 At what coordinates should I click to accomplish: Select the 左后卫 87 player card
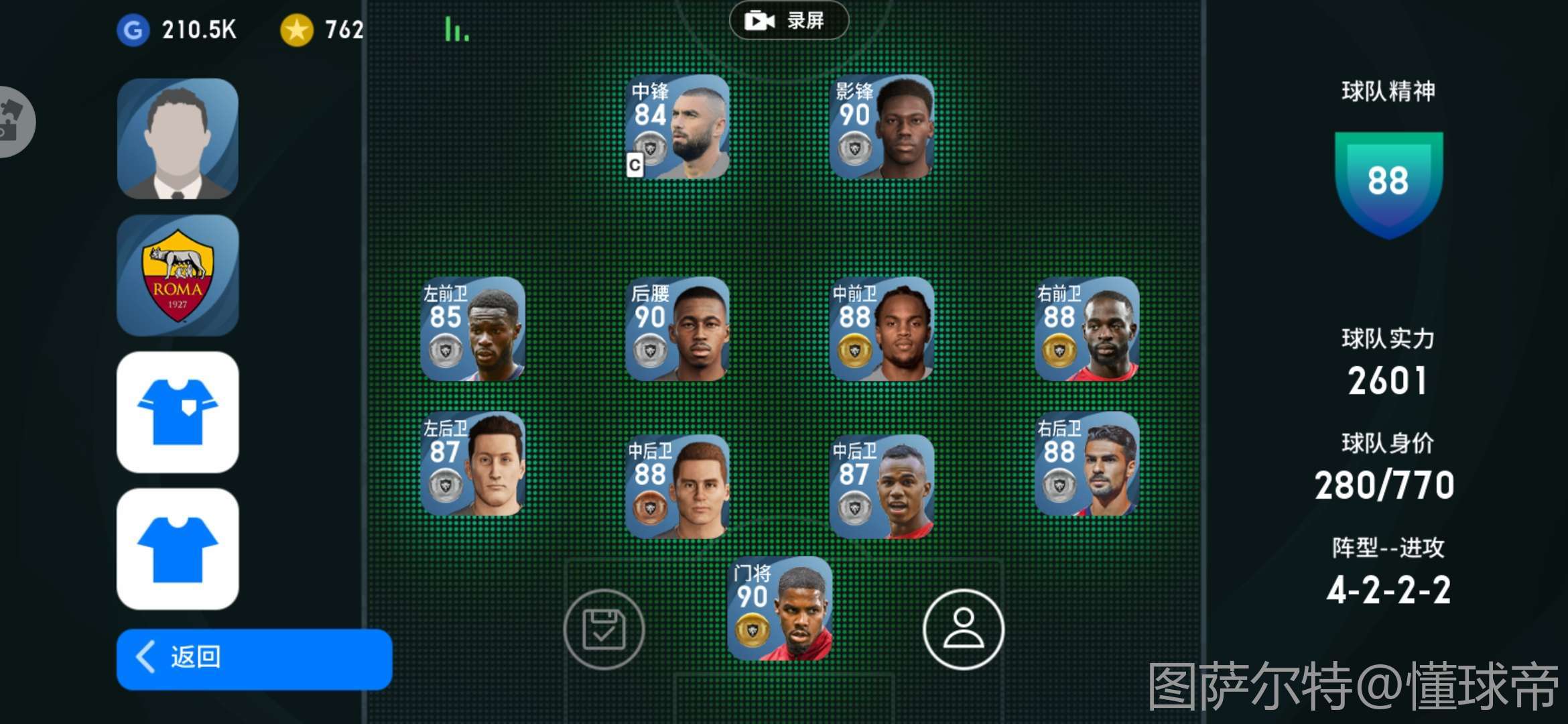tap(472, 464)
